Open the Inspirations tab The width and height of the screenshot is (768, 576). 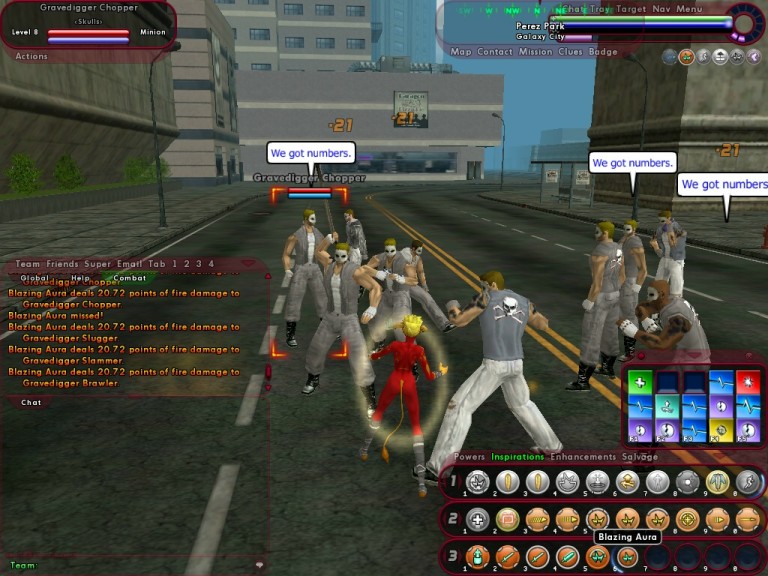click(518, 457)
